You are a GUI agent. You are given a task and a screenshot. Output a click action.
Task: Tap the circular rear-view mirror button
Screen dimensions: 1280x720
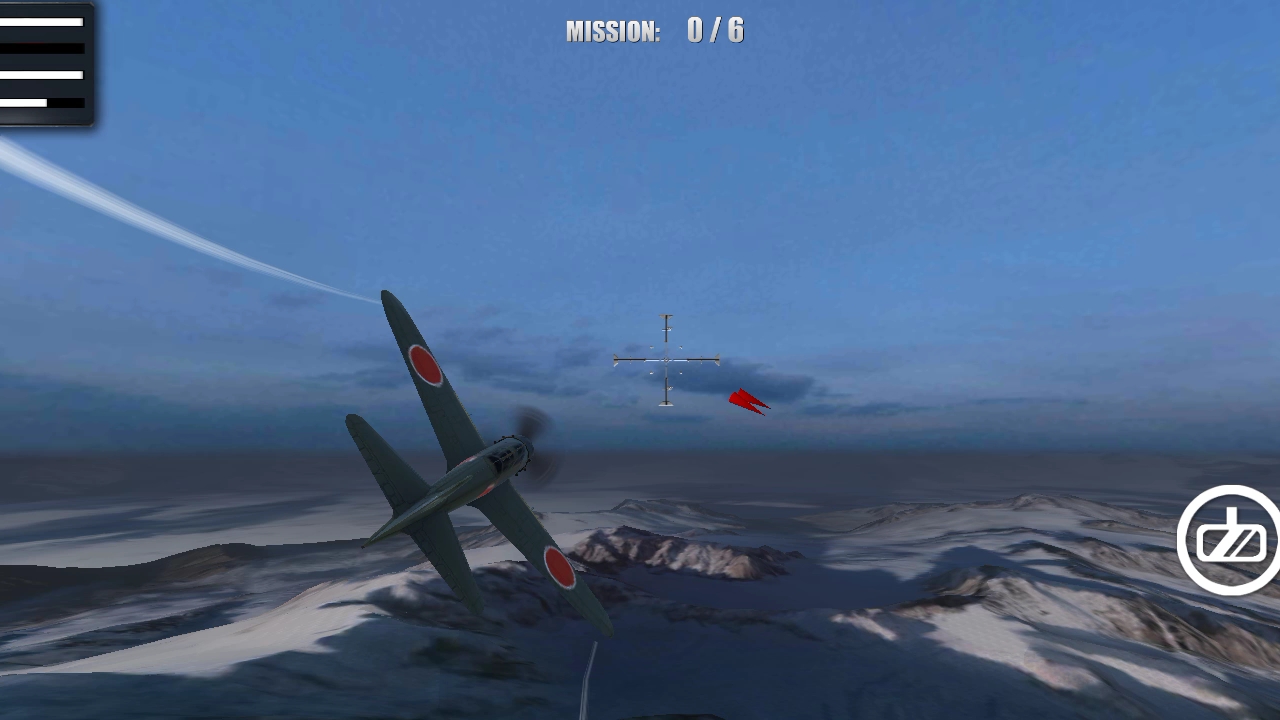[x=1230, y=541]
